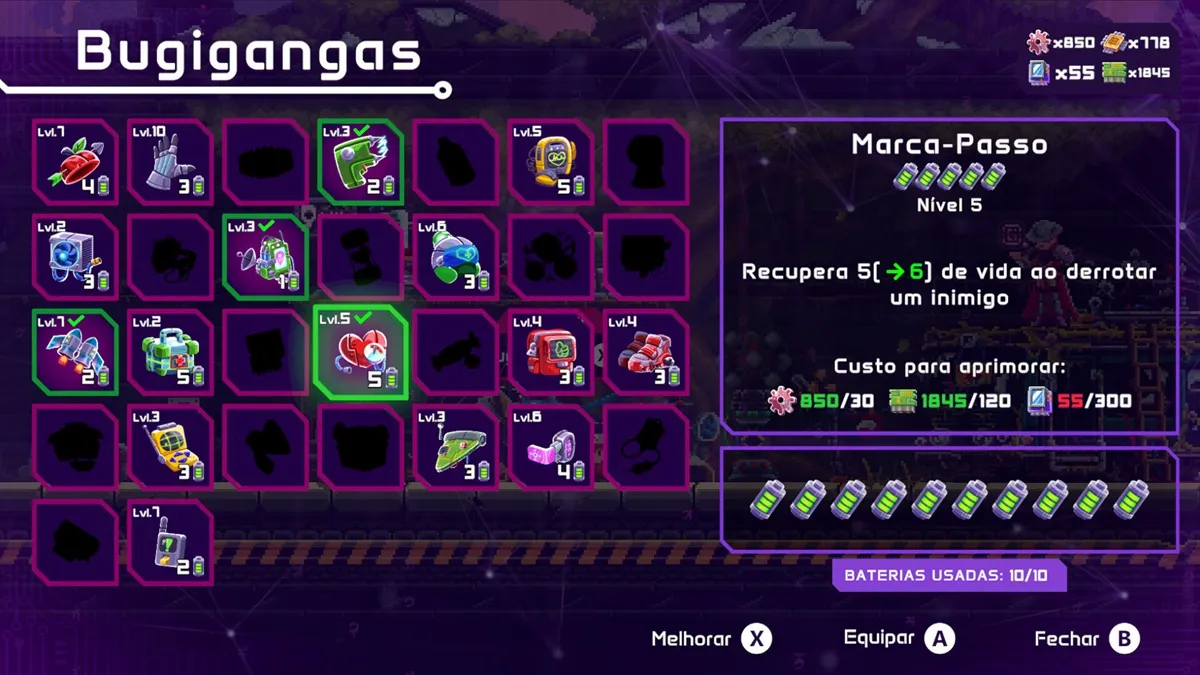Select the green first-aid kit gadget
Viewport: 1200px width, 675px height.
click(x=170, y=352)
